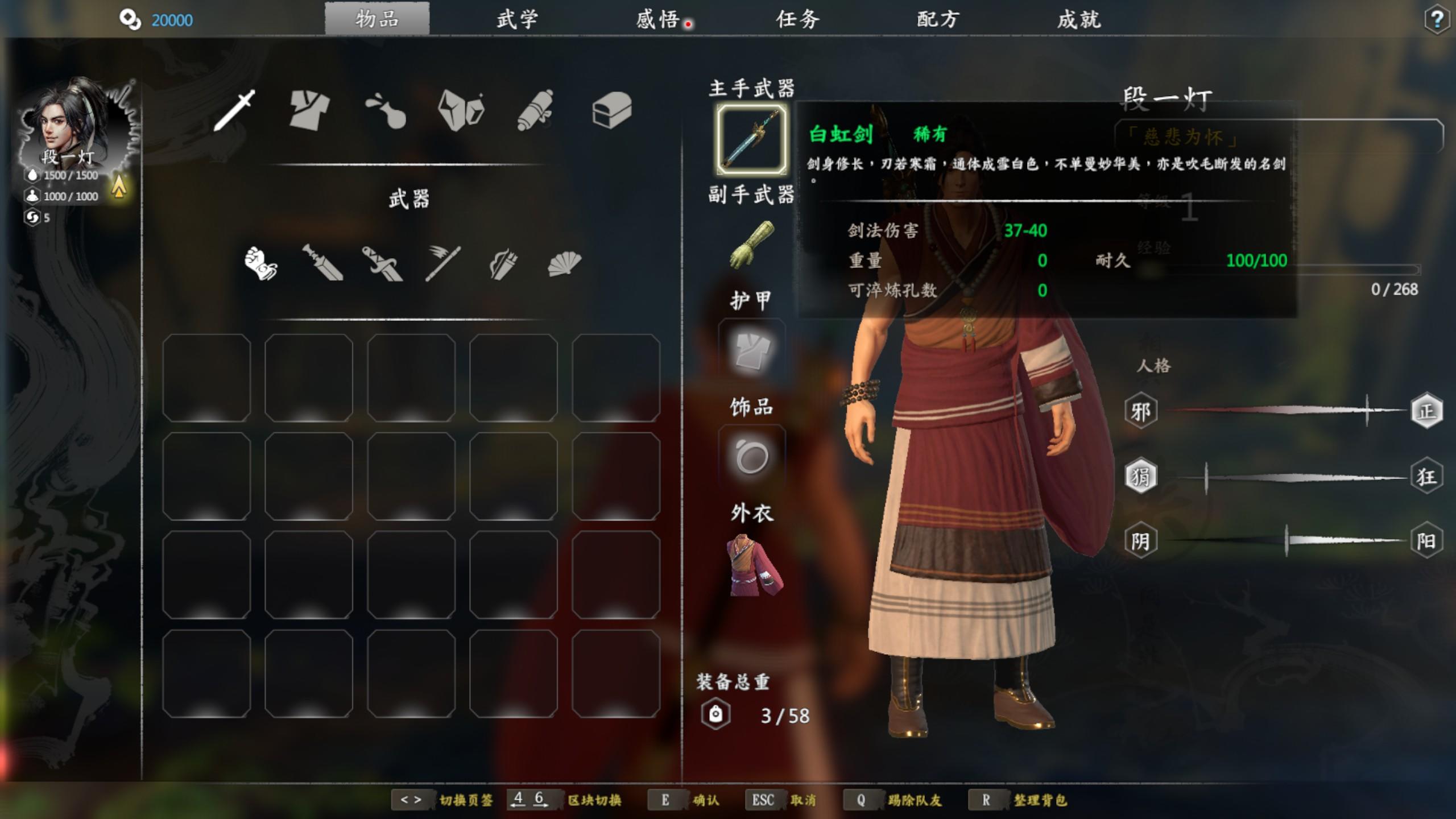
Task: Choose the clothing armor category icon
Action: 309,109
